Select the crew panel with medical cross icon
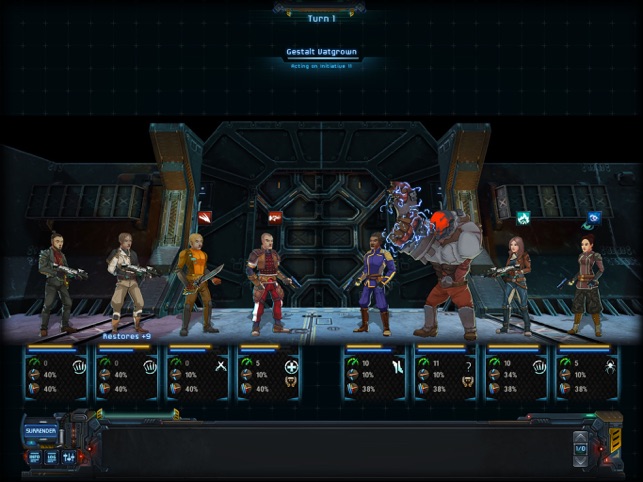The width and height of the screenshot is (643, 482). [268, 373]
